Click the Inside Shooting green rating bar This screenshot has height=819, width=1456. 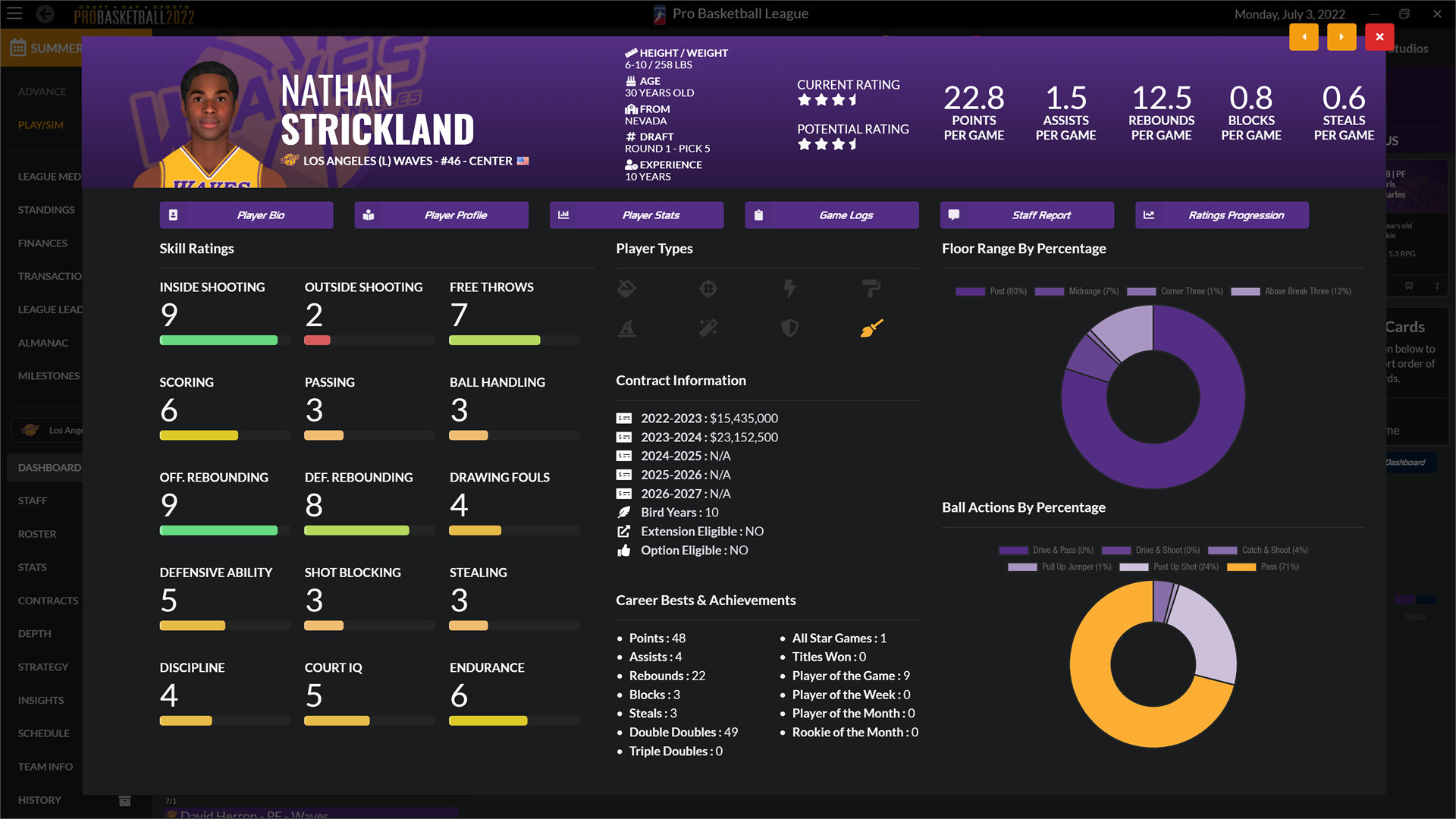tap(218, 340)
